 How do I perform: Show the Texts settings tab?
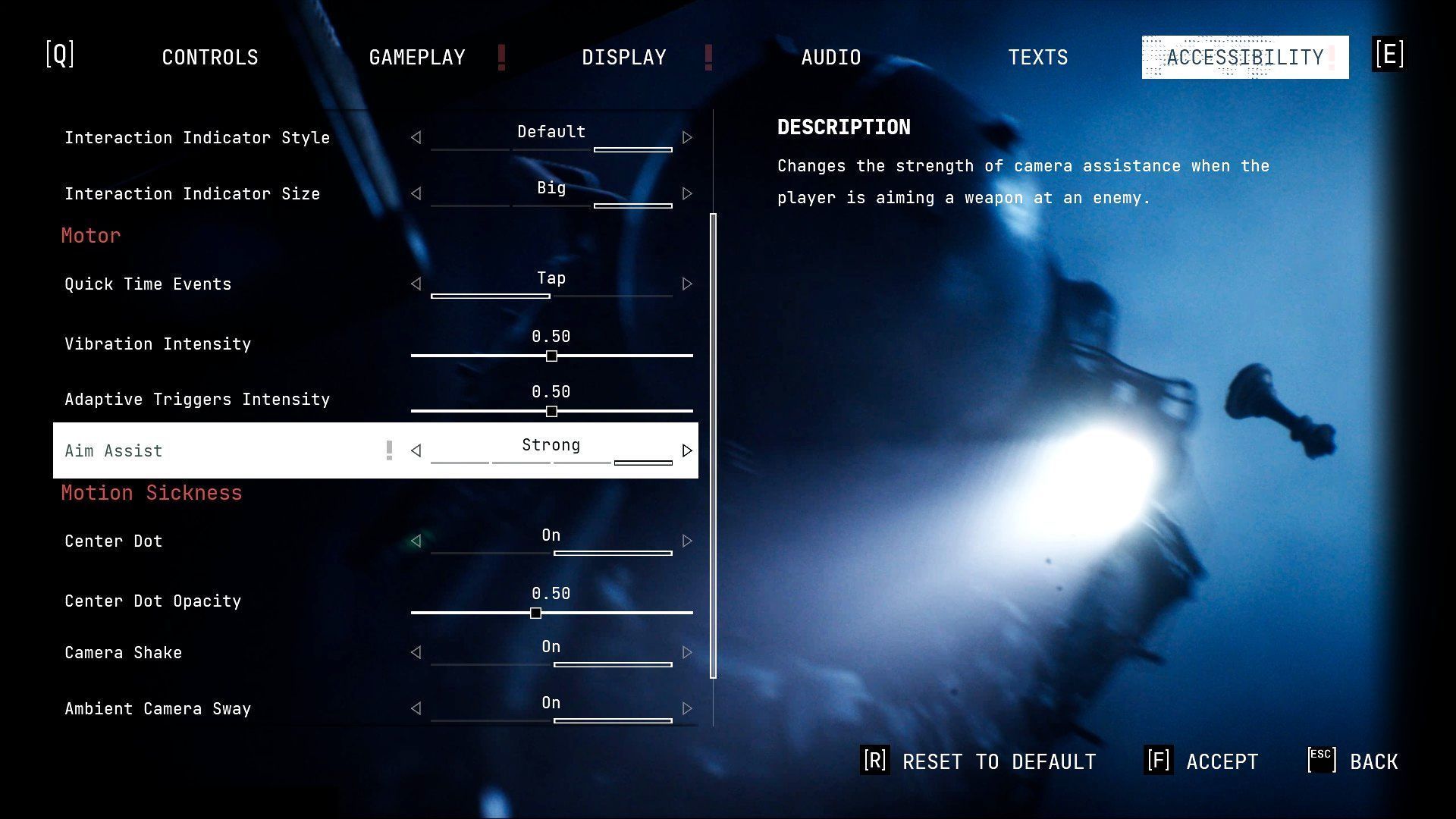coord(1038,58)
